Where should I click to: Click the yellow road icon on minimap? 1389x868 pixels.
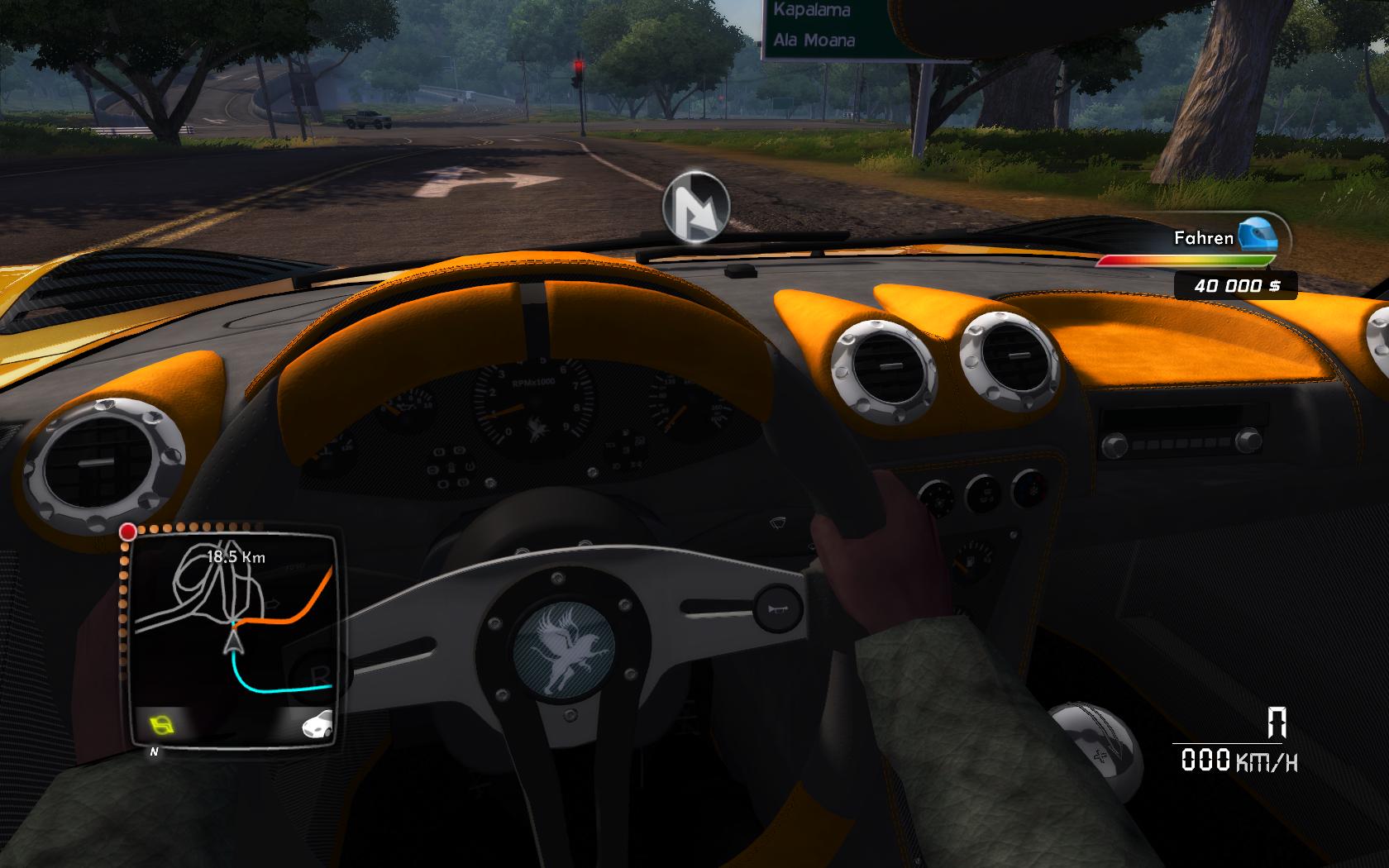(x=163, y=726)
